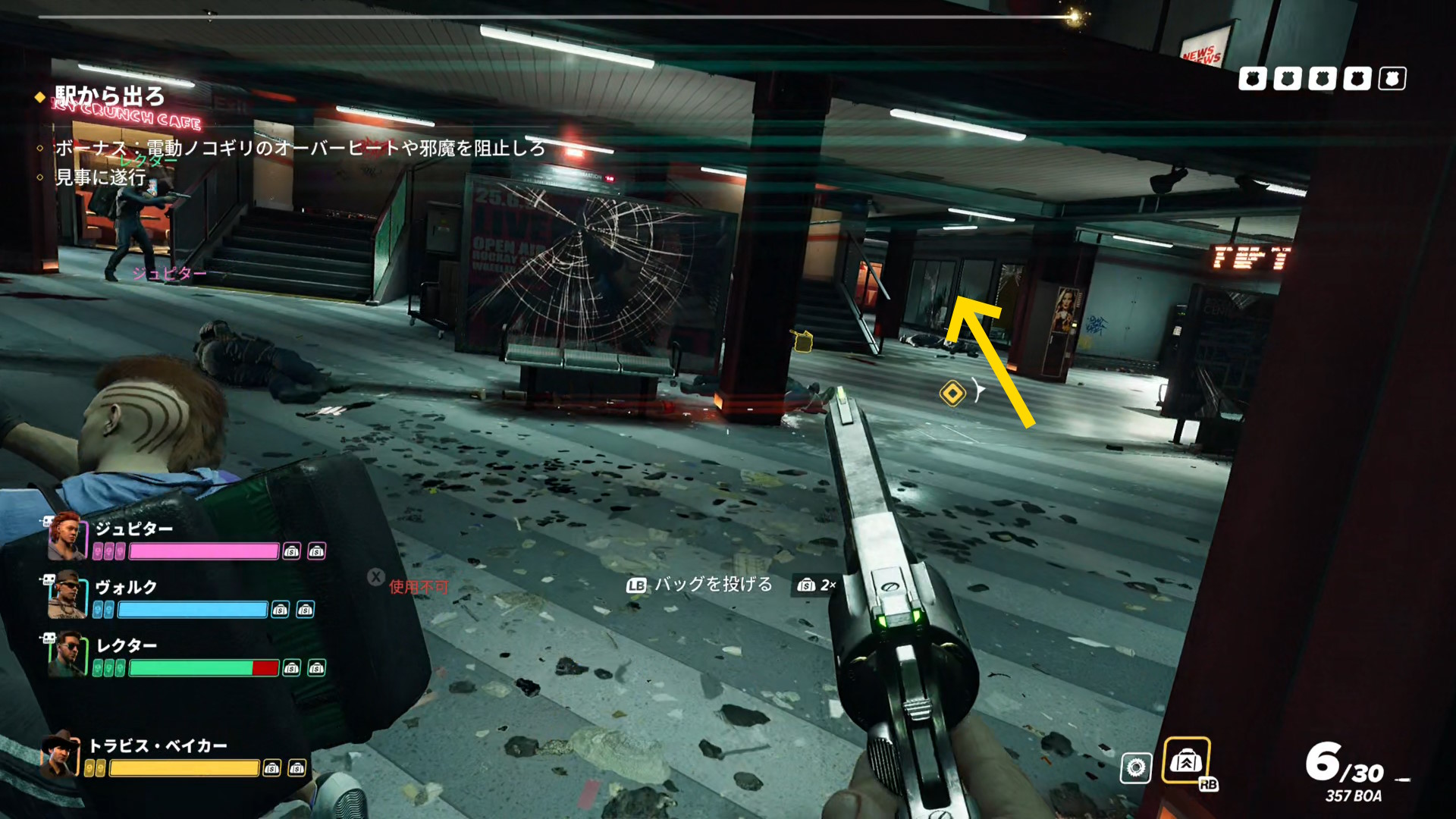Click トラビス・ベイカー's player portrait
This screenshot has height=819, width=1456.
[x=60, y=754]
